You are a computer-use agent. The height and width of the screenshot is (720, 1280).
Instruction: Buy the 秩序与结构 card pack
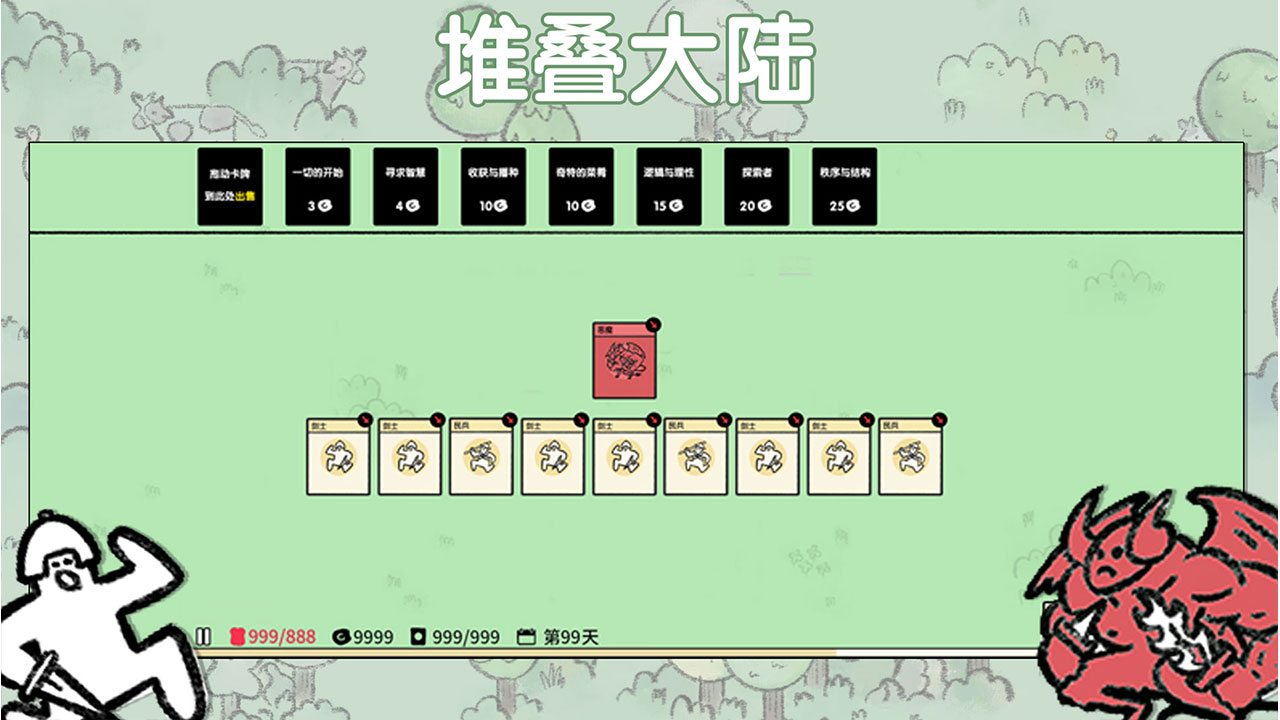click(x=843, y=188)
